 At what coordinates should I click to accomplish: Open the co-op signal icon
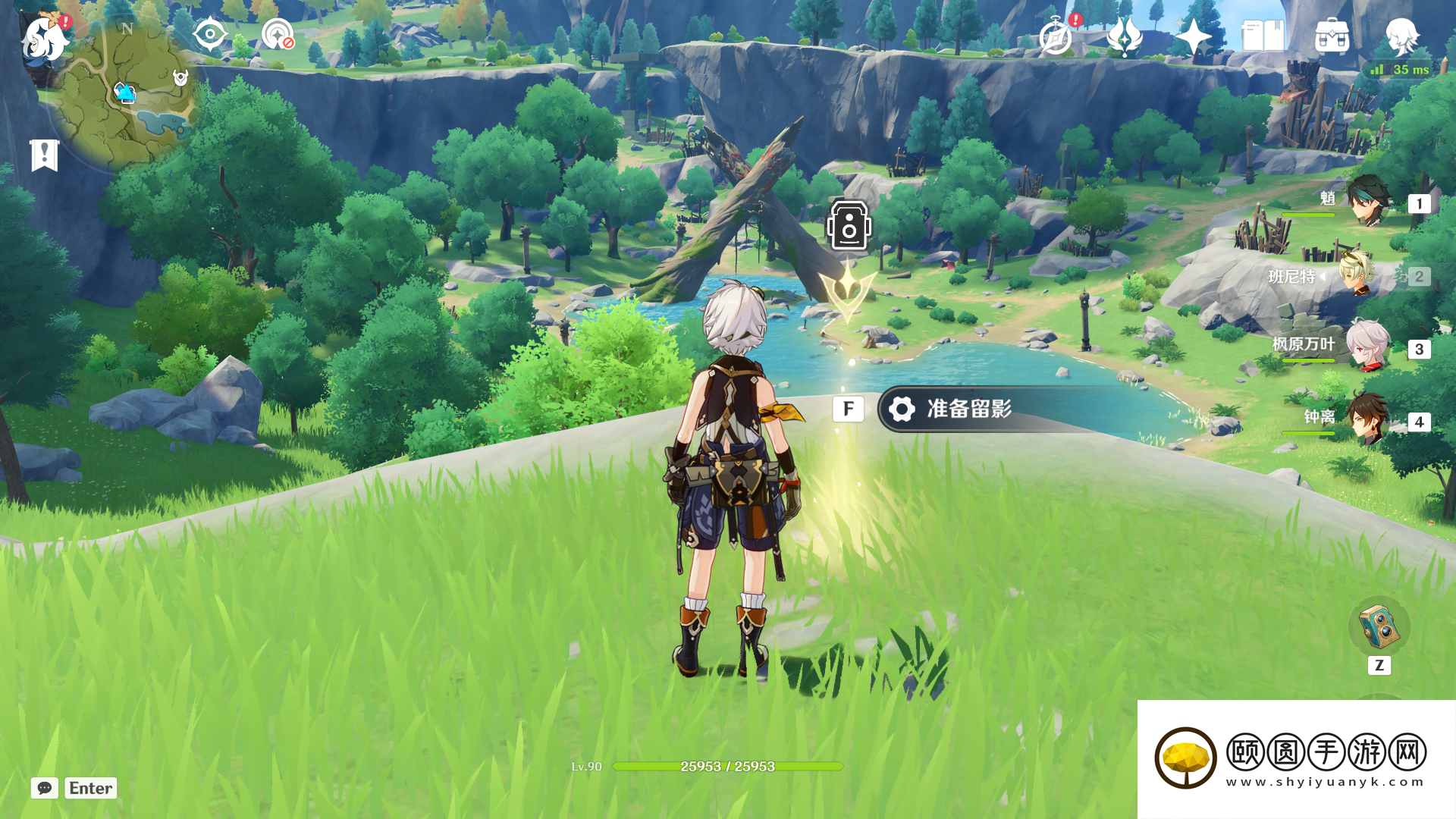click(278, 35)
